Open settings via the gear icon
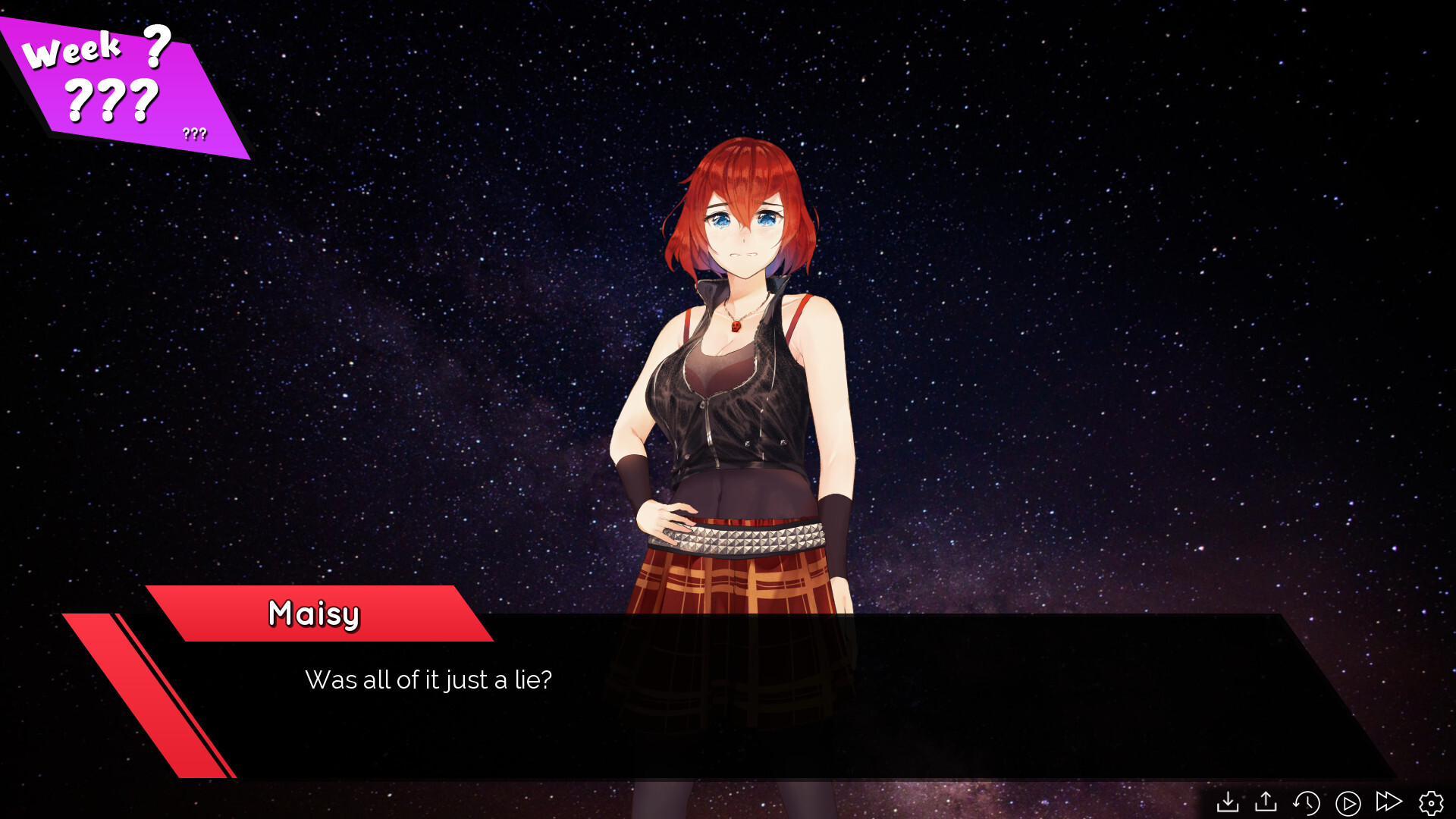The height and width of the screenshot is (819, 1456). [1431, 802]
